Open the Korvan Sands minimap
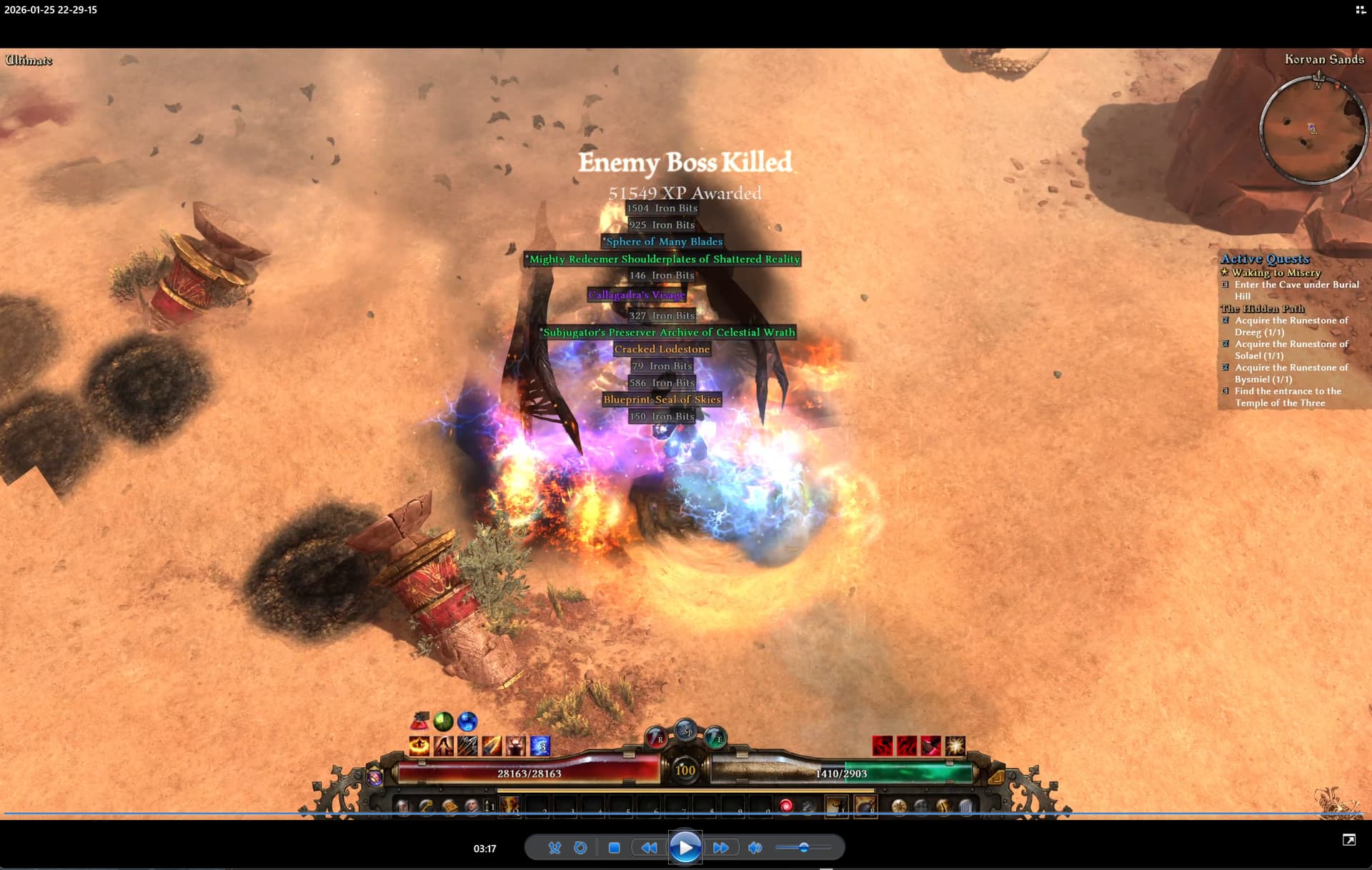The image size is (1372, 870). [1313, 129]
